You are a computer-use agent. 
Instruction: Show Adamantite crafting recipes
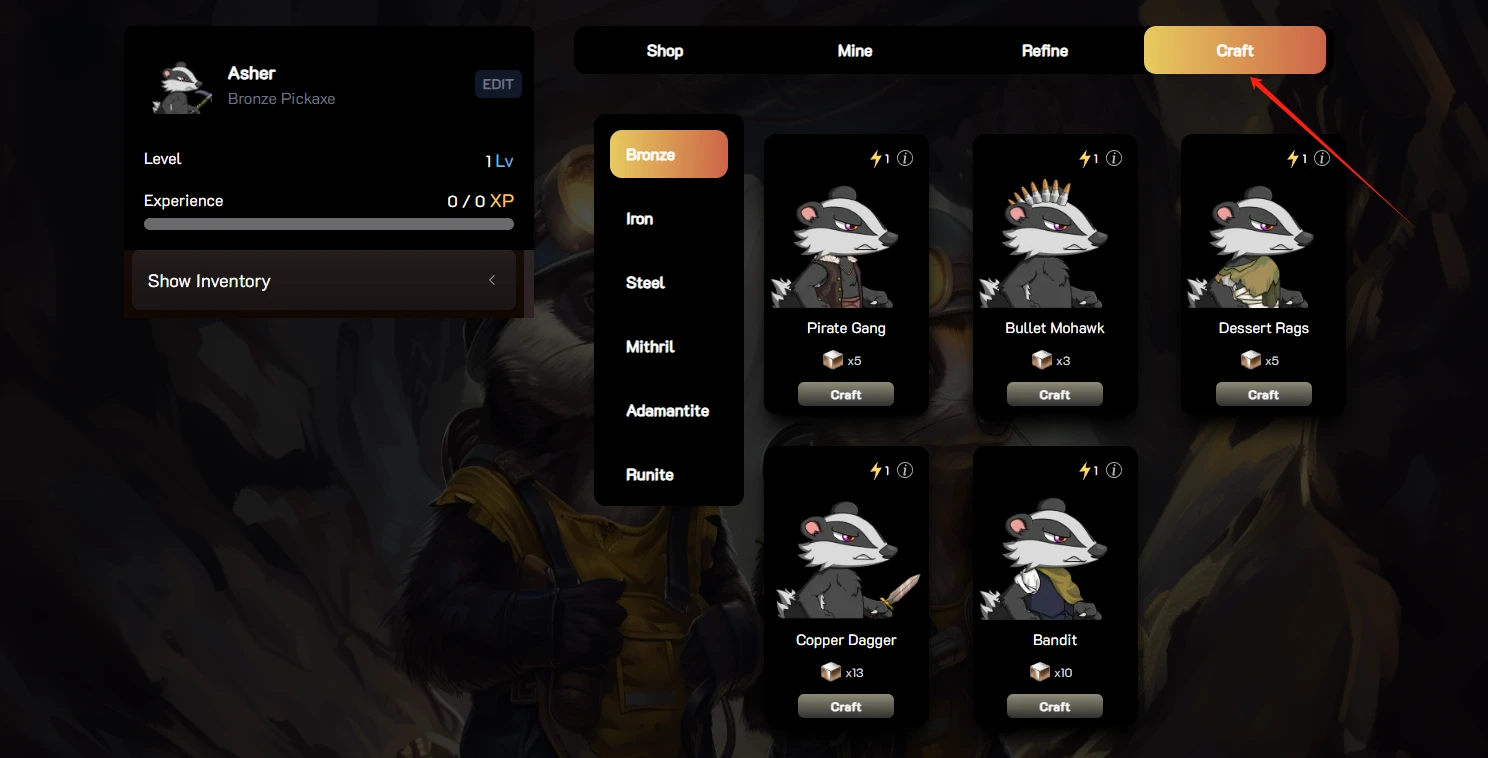[x=668, y=411]
